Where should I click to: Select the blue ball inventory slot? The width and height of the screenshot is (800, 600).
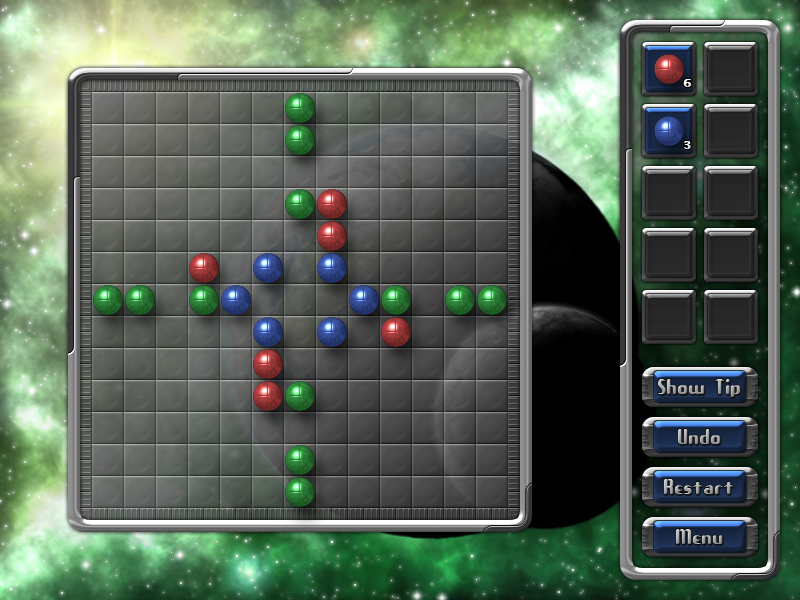coord(669,131)
